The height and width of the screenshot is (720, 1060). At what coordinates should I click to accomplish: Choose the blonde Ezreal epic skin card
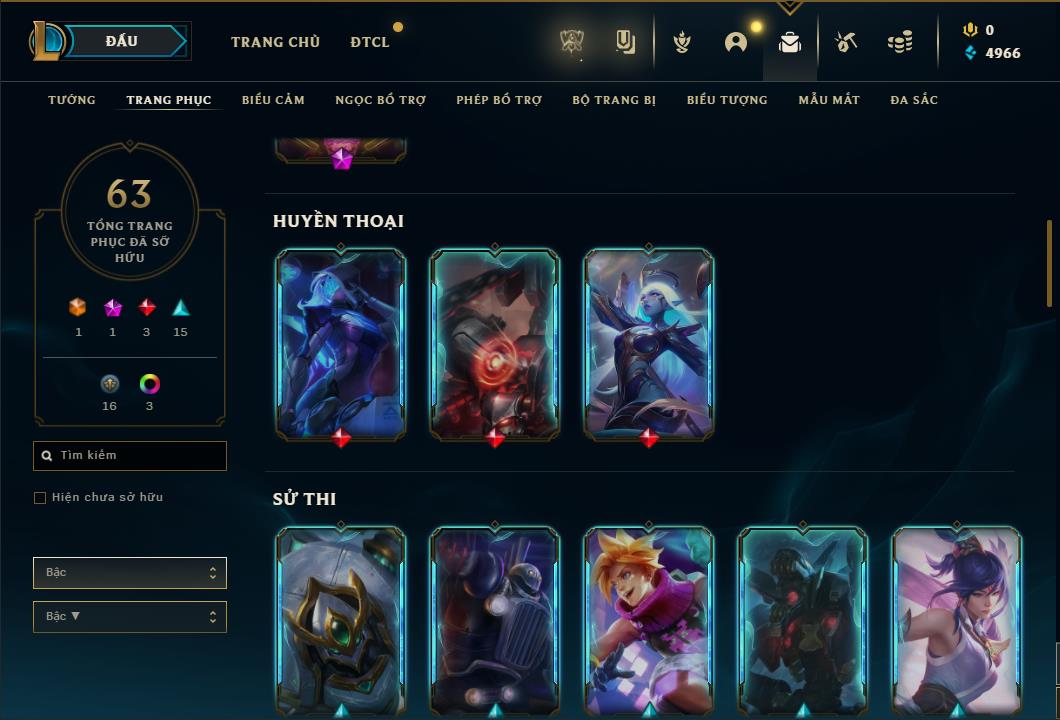[649, 620]
